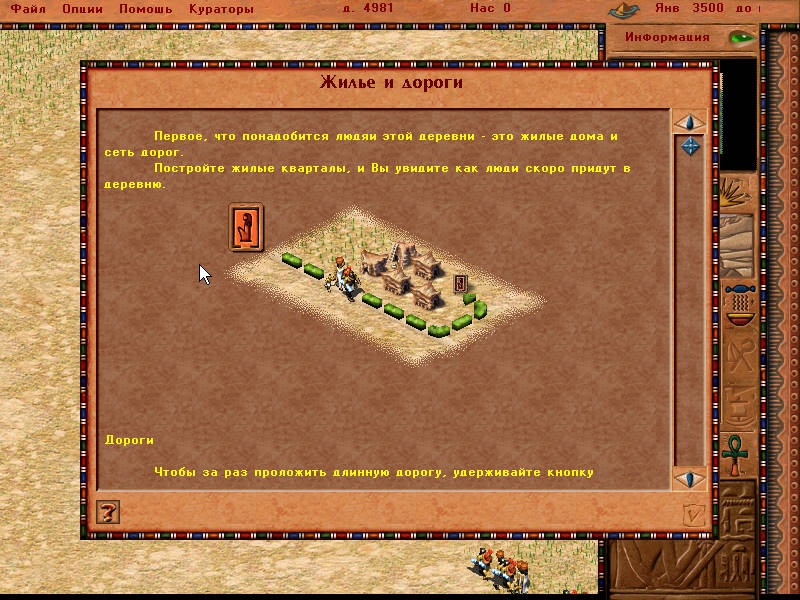Click the scroll up arrow of the message

tap(689, 123)
